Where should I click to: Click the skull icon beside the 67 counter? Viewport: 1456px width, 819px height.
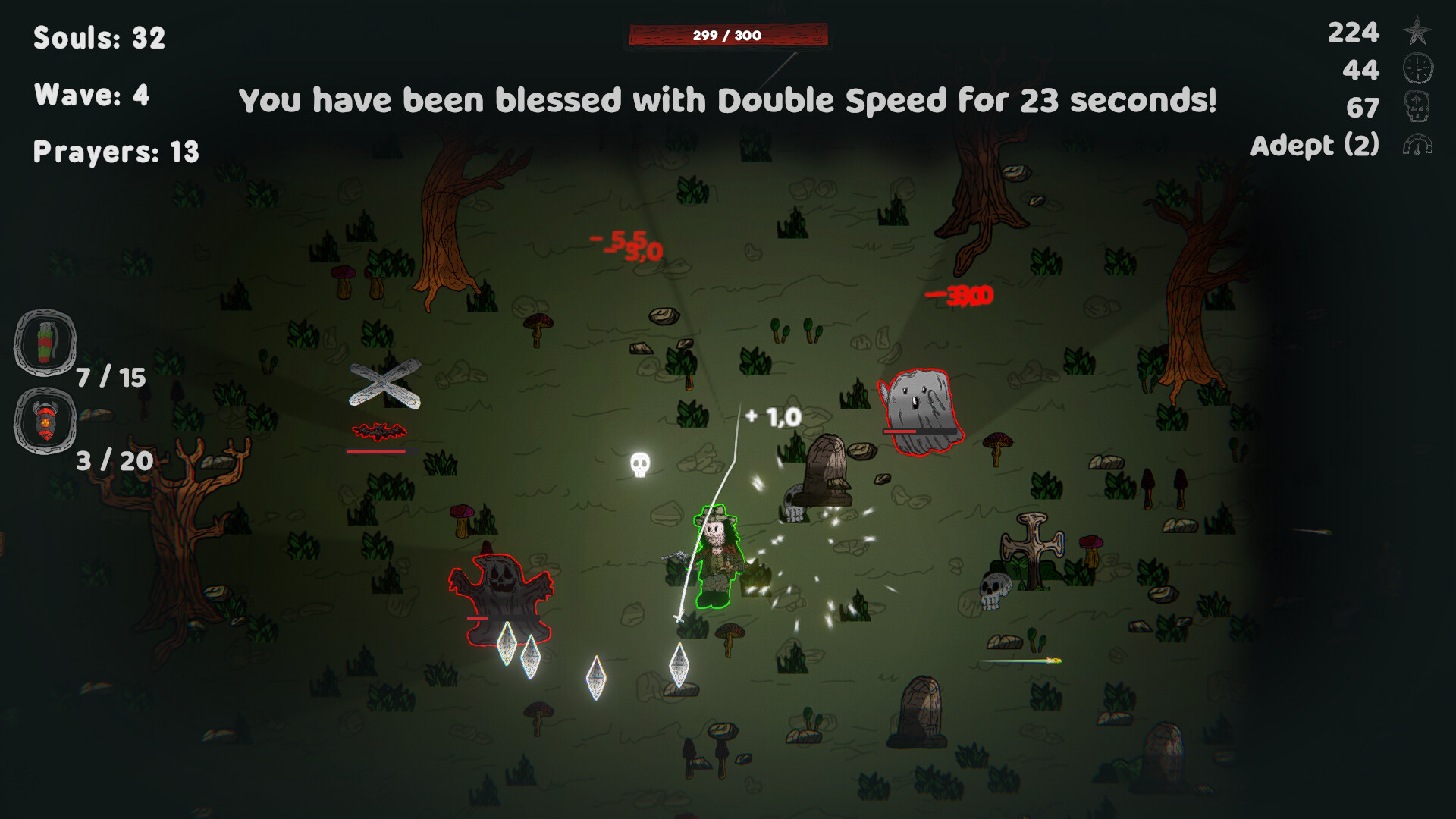tap(1417, 106)
